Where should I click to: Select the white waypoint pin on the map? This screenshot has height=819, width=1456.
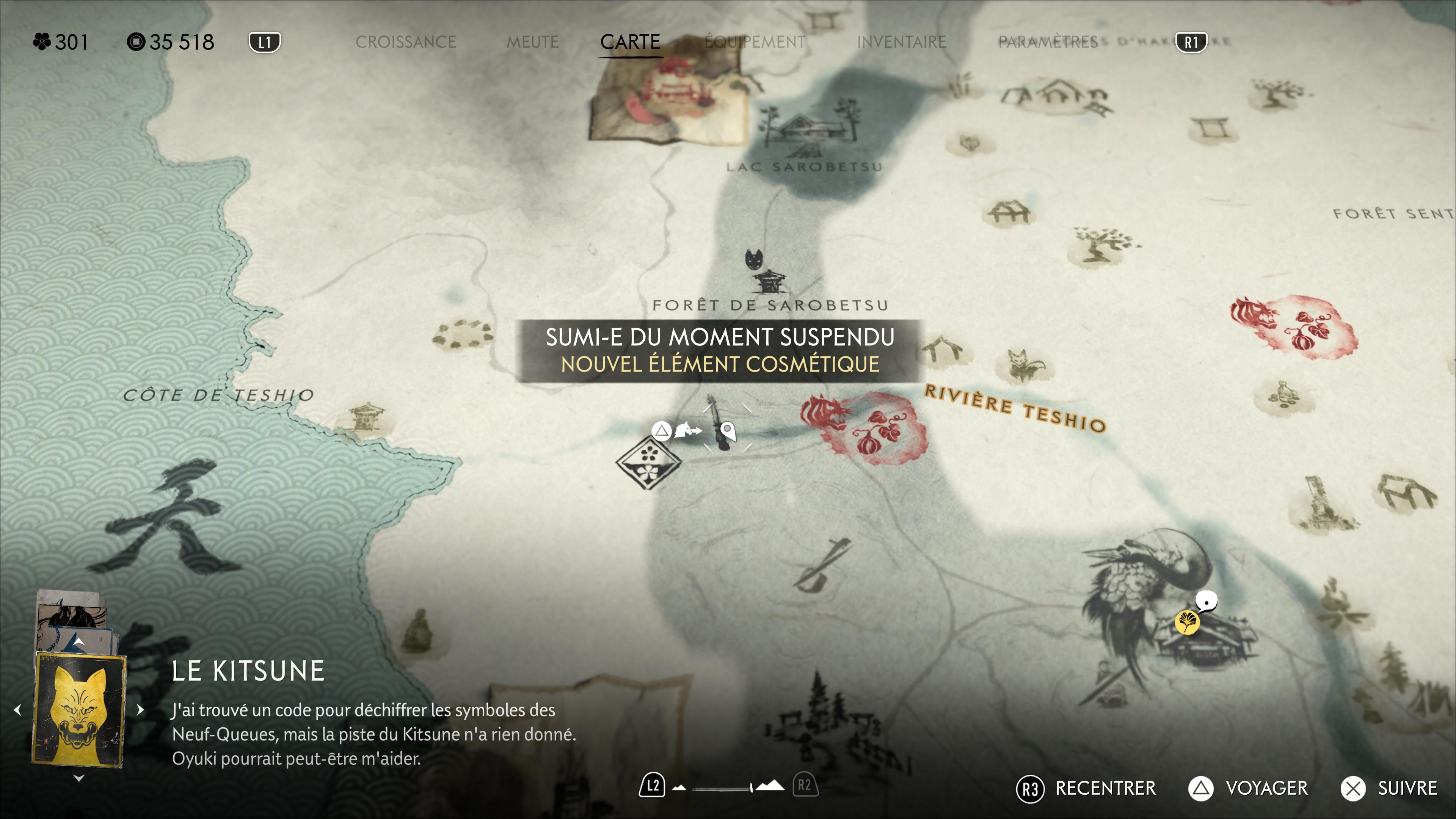[x=728, y=432]
